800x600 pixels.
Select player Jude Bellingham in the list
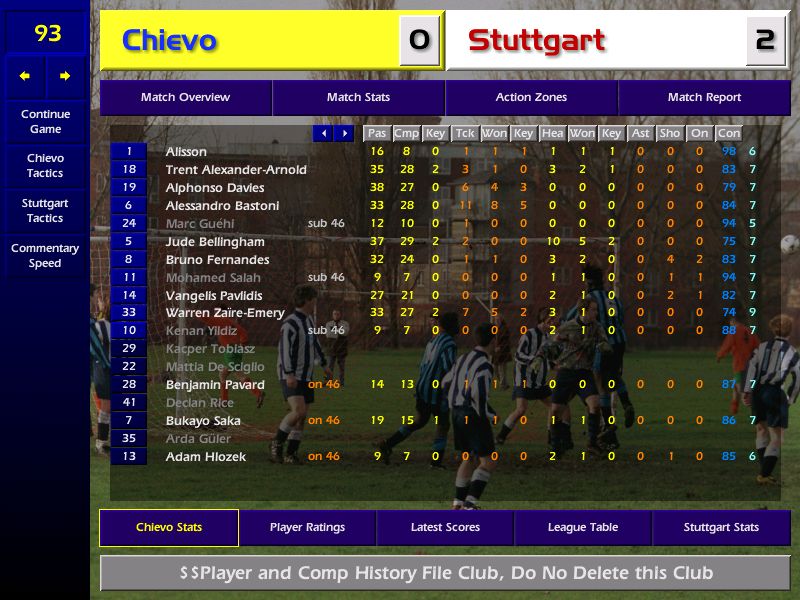click(x=215, y=242)
